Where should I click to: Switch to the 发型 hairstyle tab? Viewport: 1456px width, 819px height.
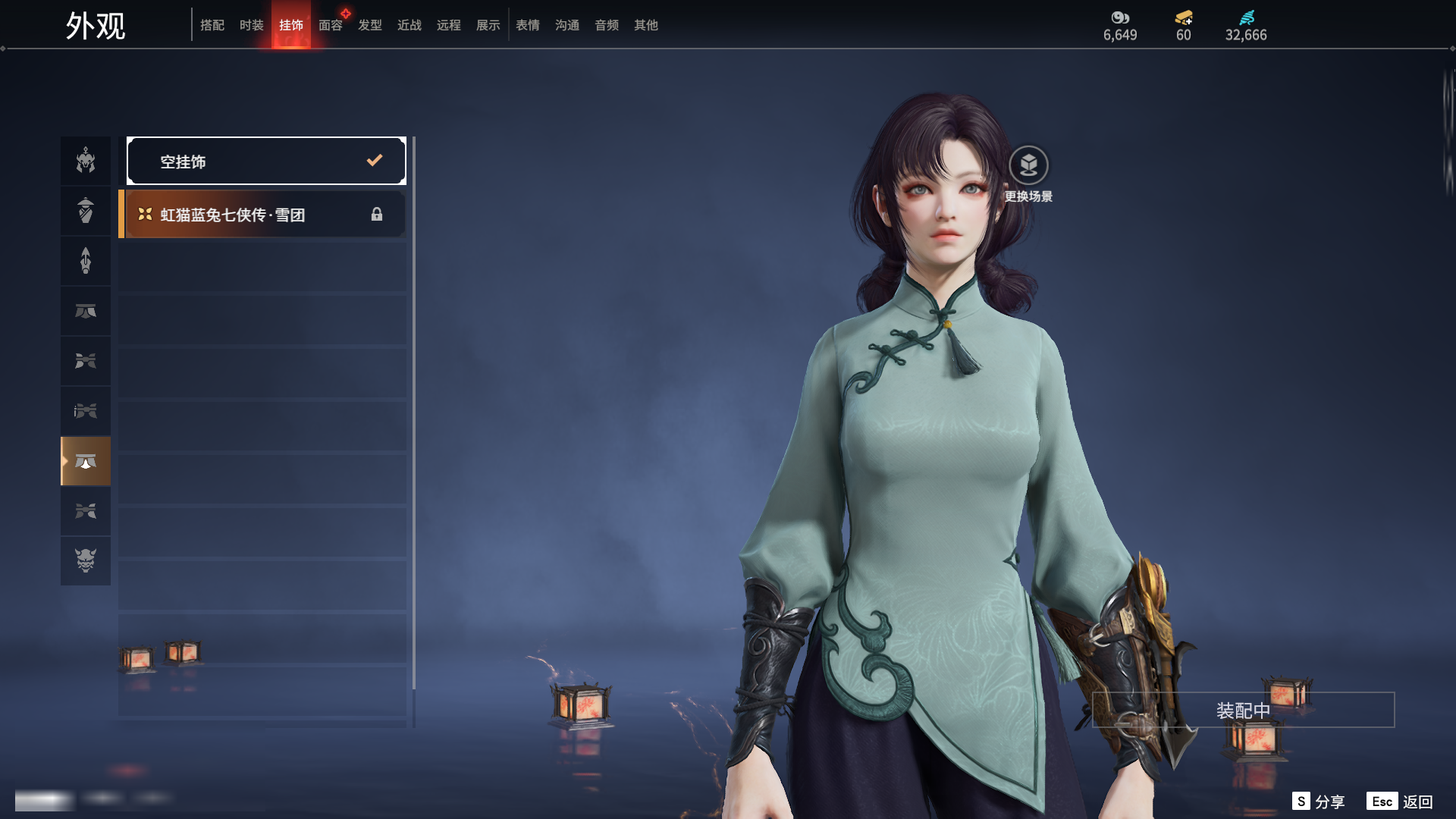pos(370,25)
